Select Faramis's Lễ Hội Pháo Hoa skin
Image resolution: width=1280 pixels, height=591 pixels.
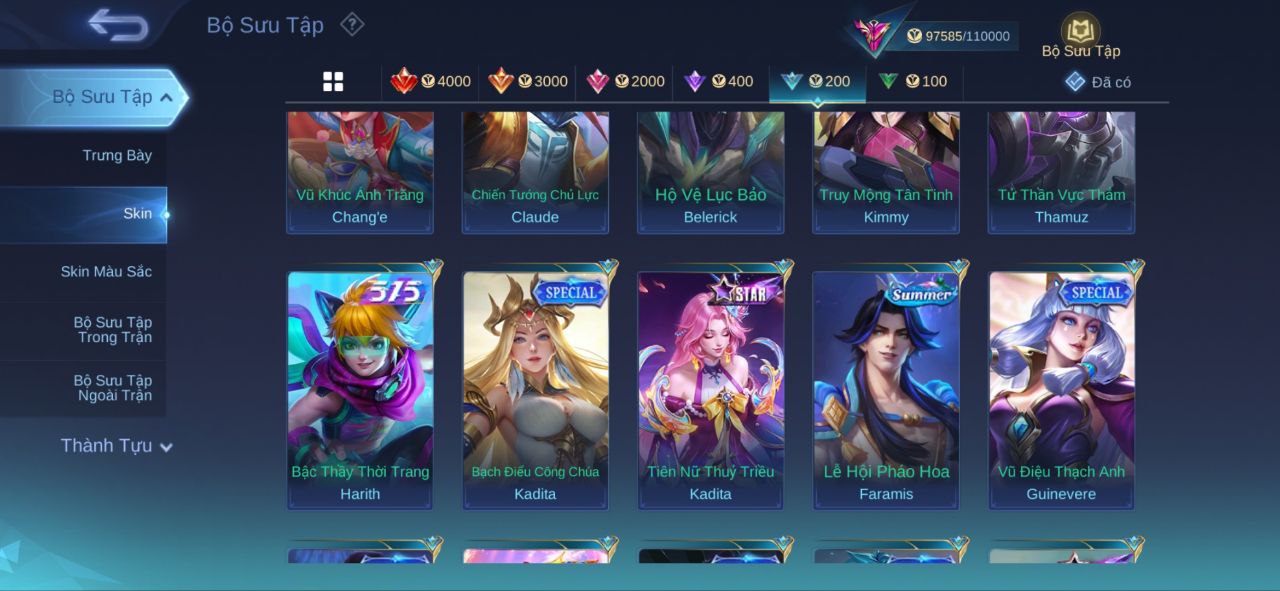(886, 389)
